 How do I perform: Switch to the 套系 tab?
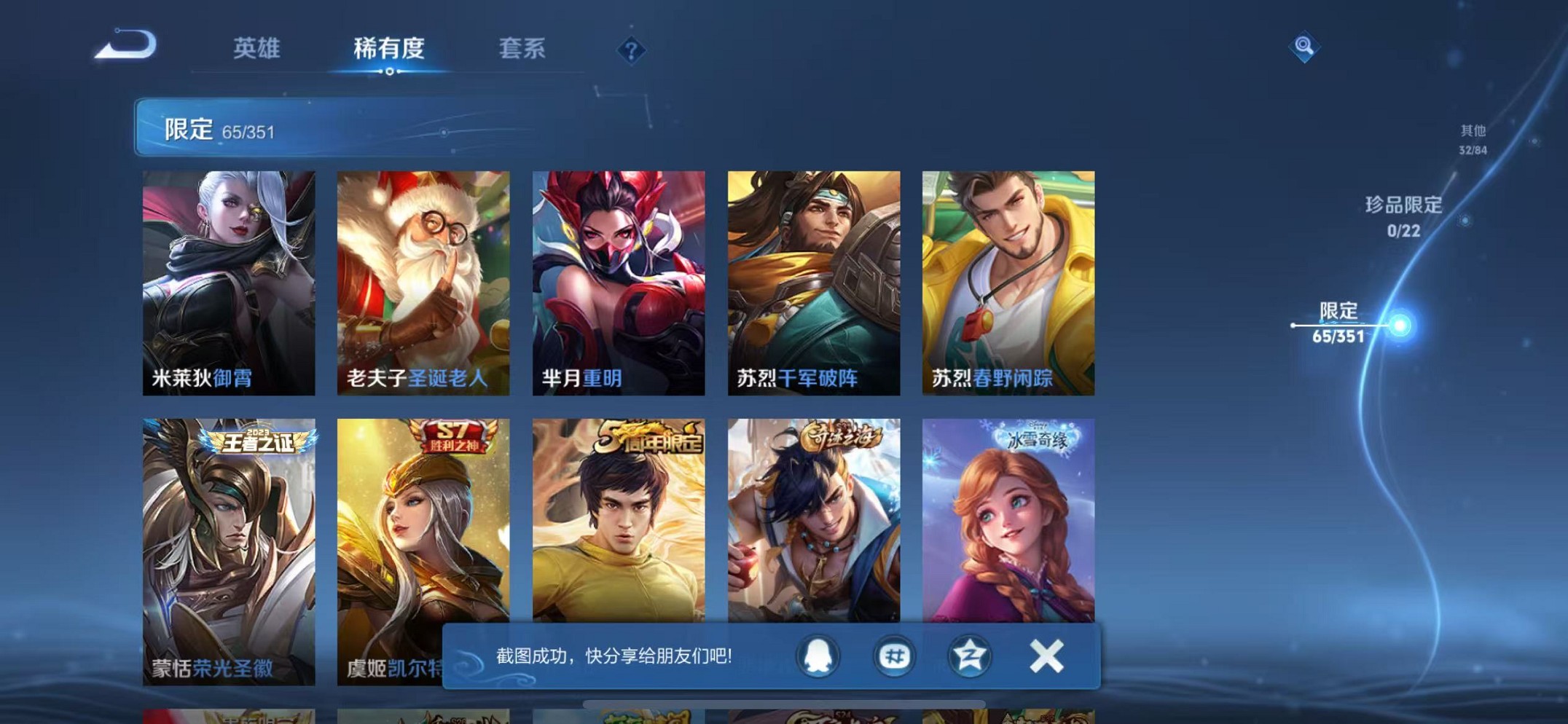click(x=522, y=49)
